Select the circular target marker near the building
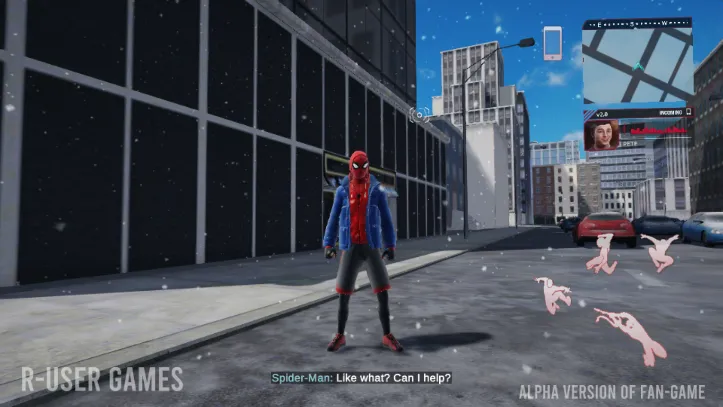 [421, 113]
